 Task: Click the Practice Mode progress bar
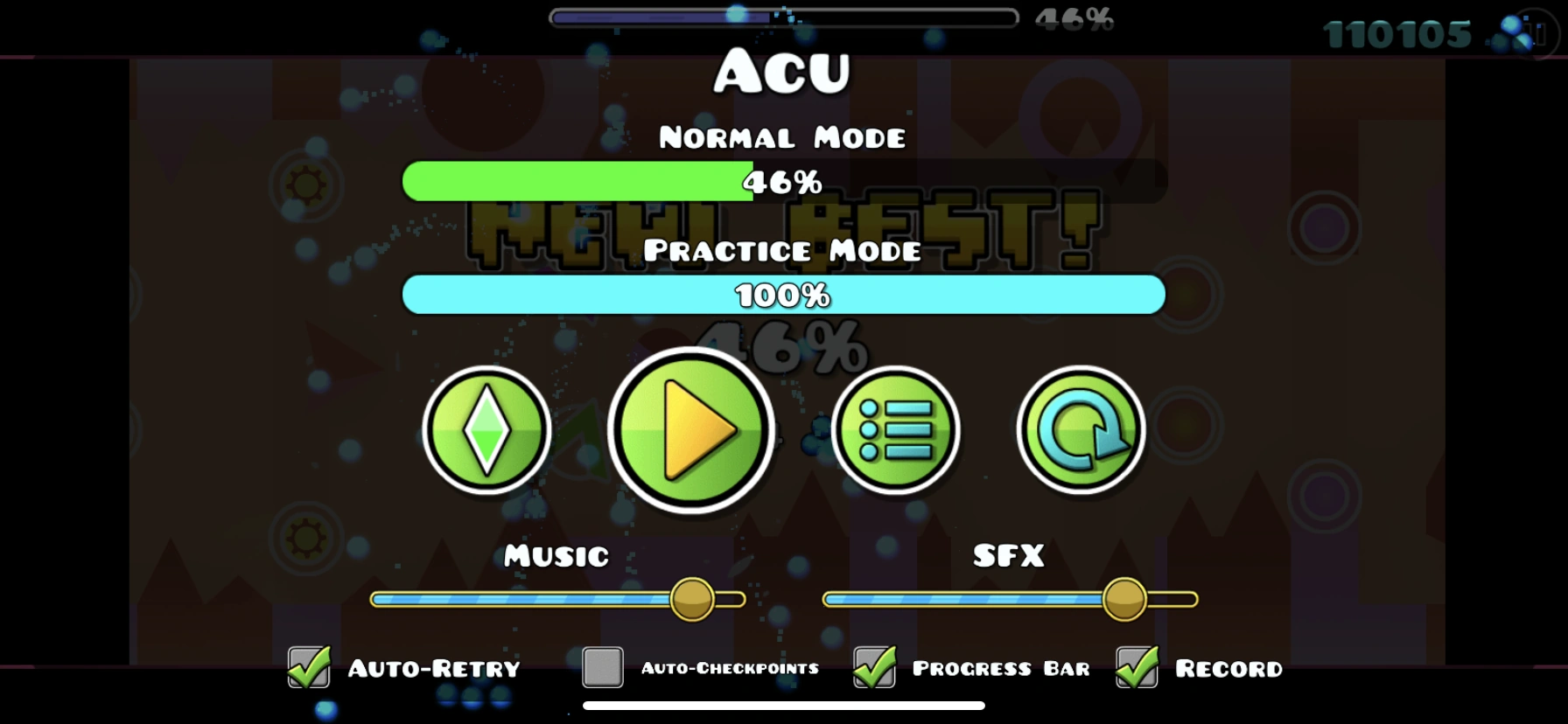point(783,296)
